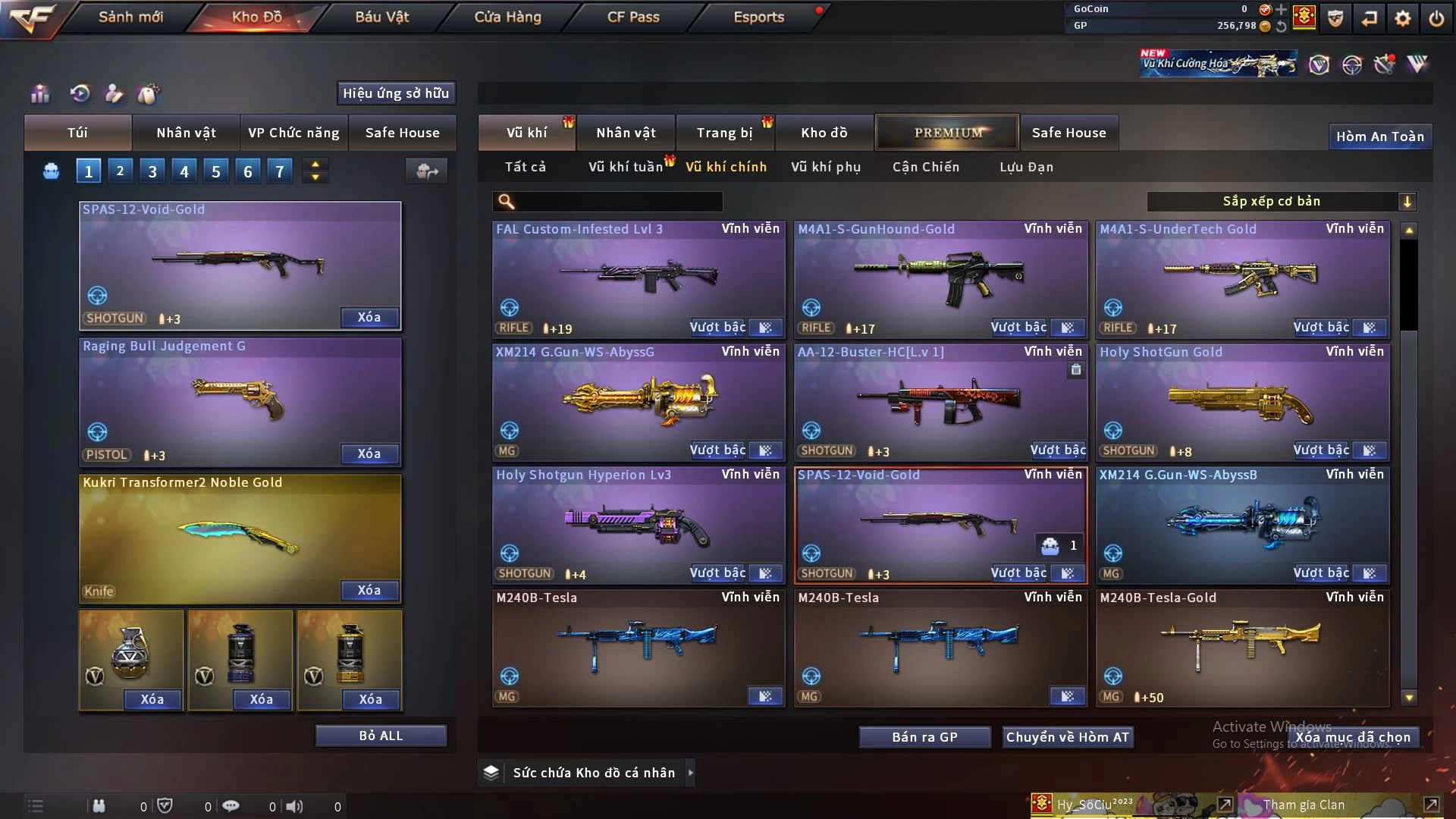Focus the weapon search field
The width and height of the screenshot is (1456, 819).
pyautogui.click(x=618, y=202)
